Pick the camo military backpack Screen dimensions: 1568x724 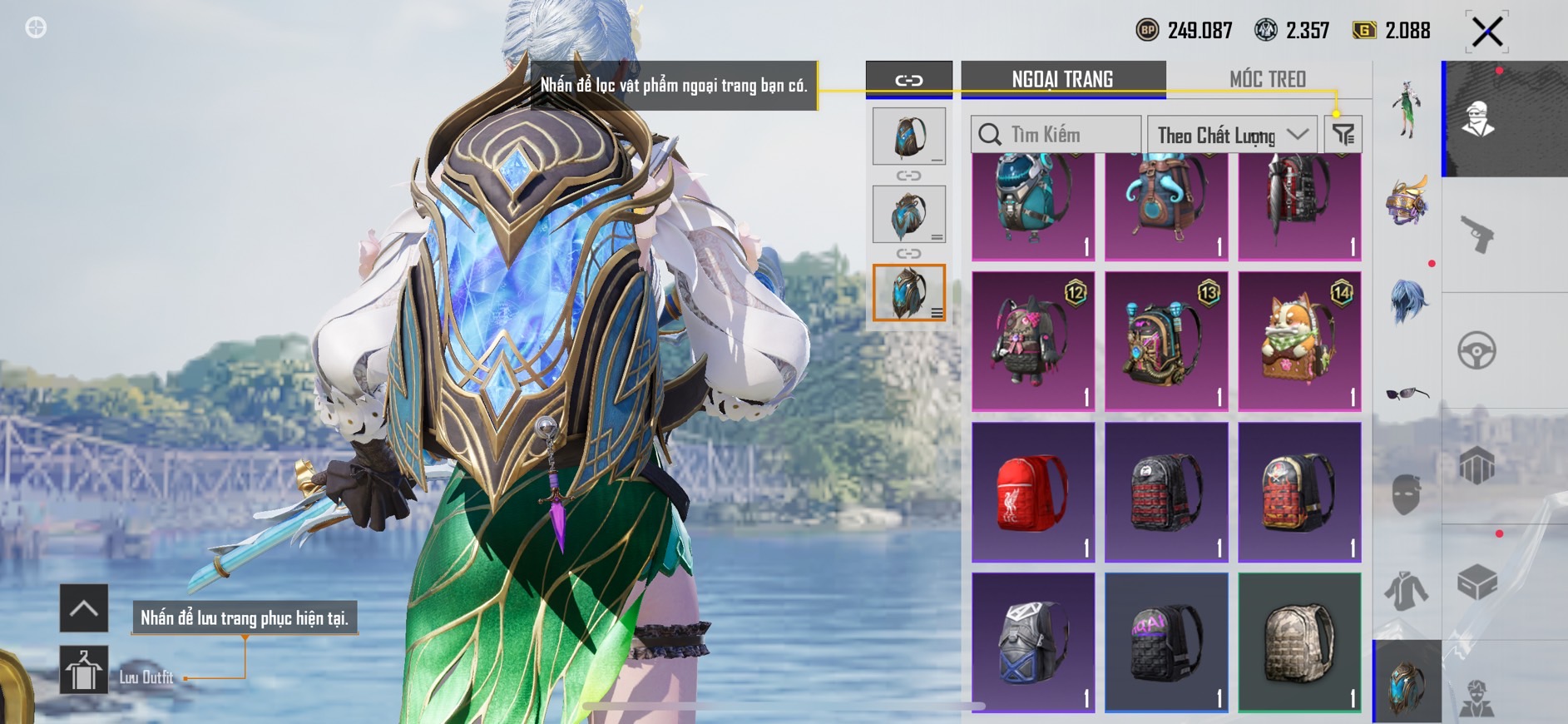point(1299,642)
